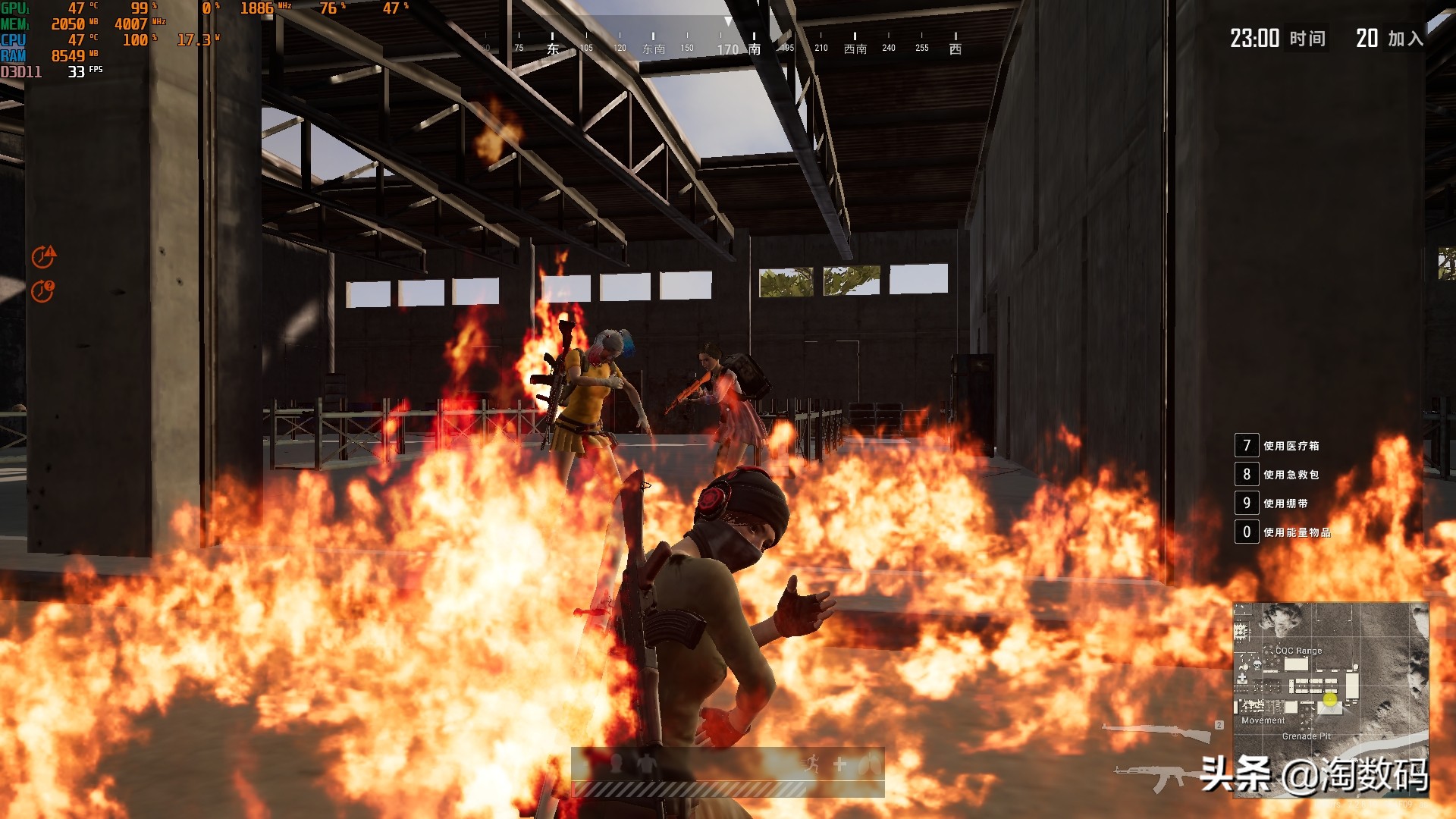Click the clock icon with warning triangle
The width and height of the screenshot is (1456, 819).
(43, 257)
